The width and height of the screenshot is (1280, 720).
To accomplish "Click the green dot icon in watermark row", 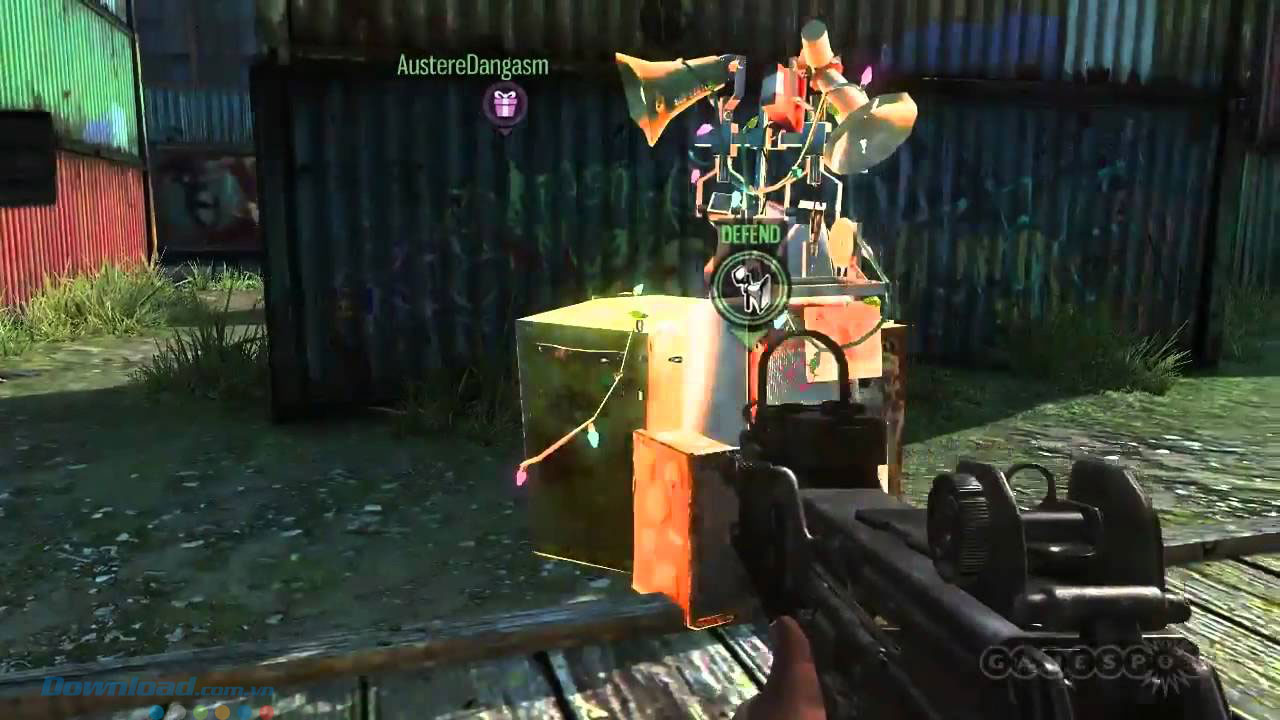I will pos(199,712).
